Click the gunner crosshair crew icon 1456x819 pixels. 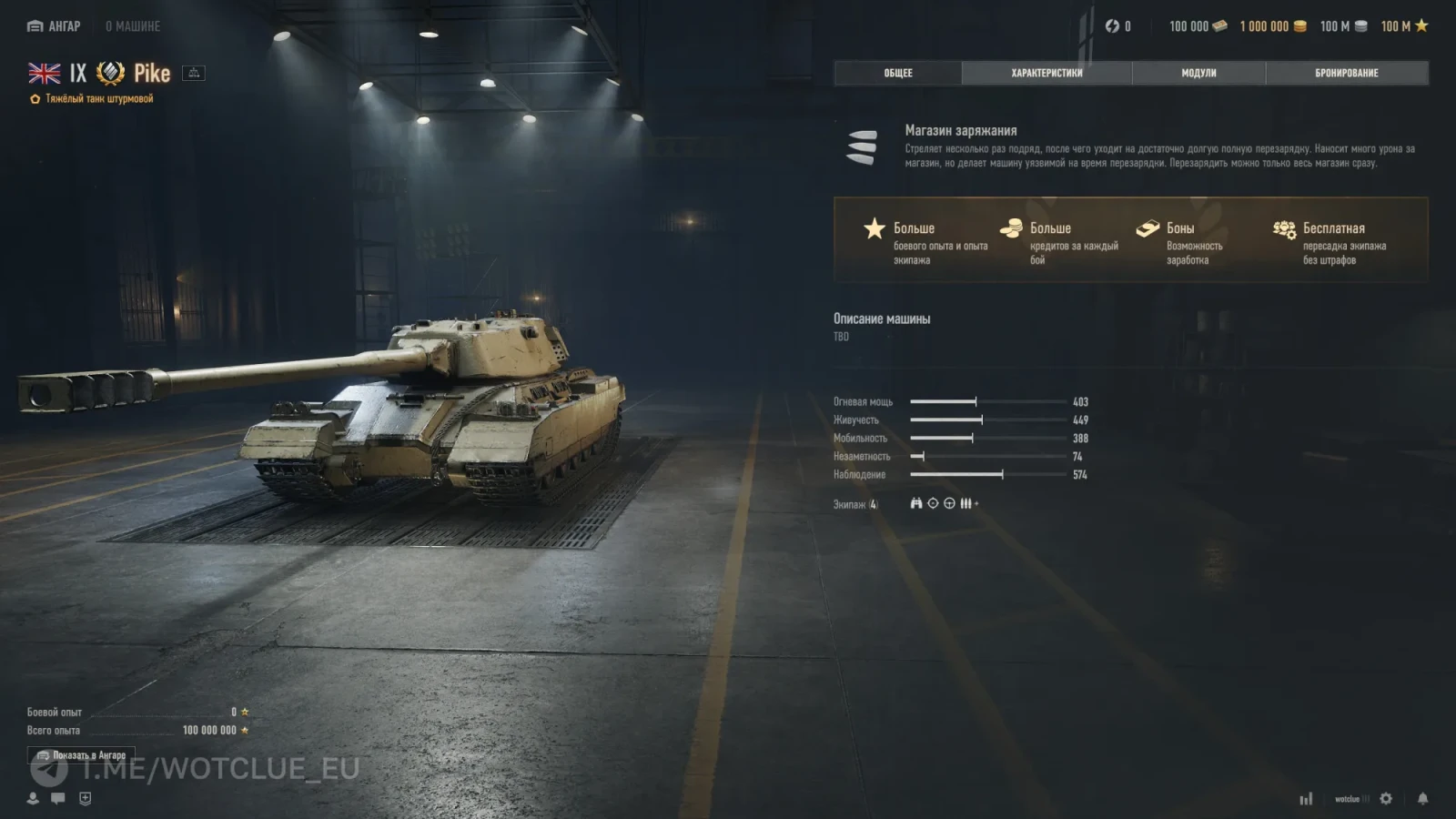[x=933, y=504]
